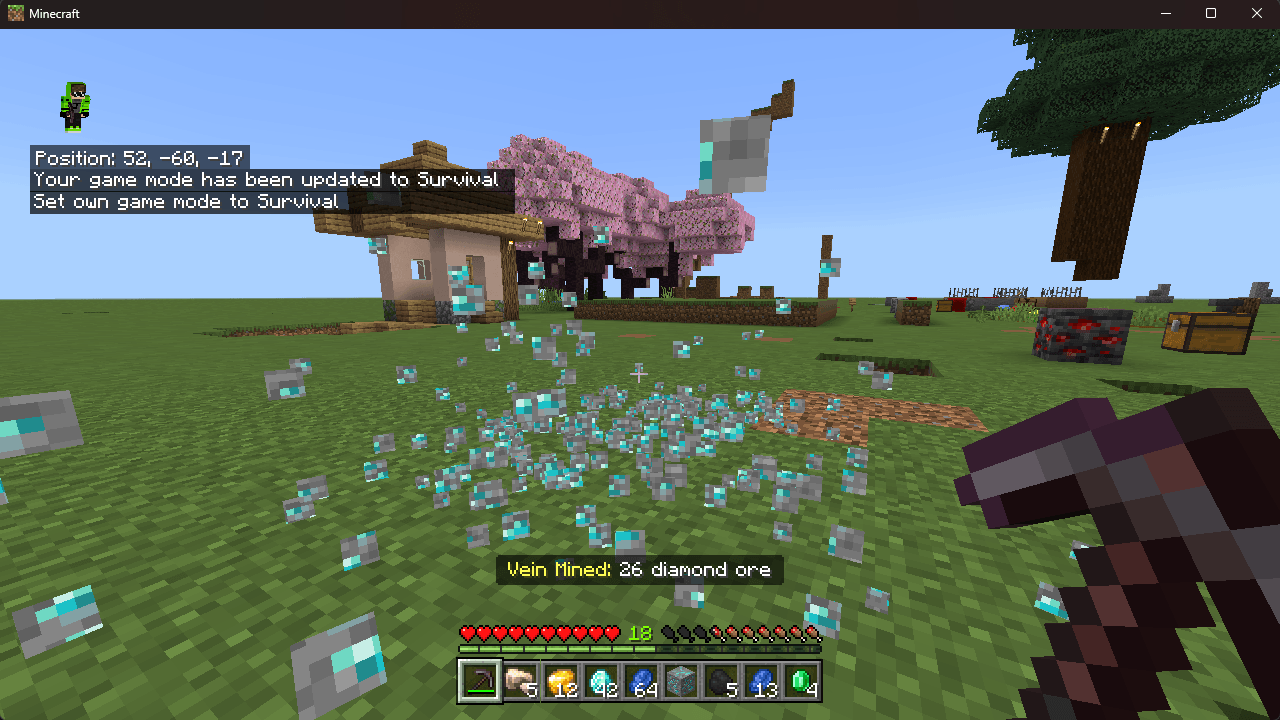Click the crosshair at screen center

[x=640, y=373]
